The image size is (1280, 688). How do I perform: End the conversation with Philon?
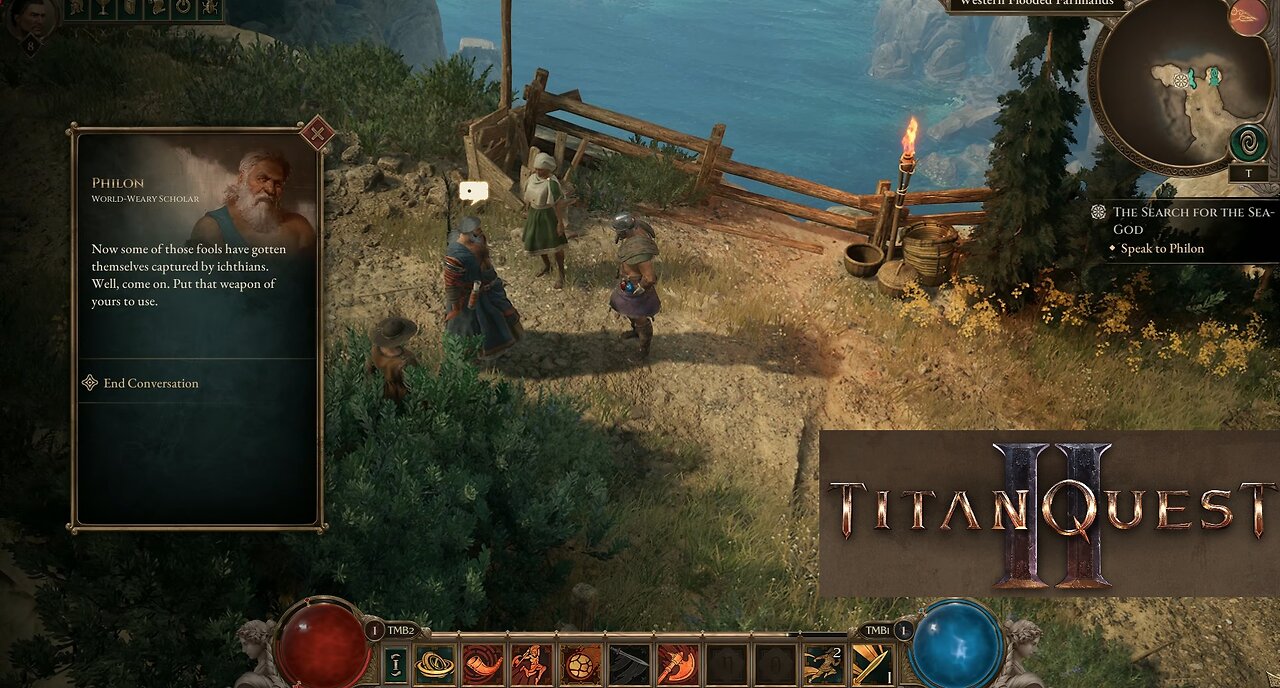pyautogui.click(x=150, y=383)
